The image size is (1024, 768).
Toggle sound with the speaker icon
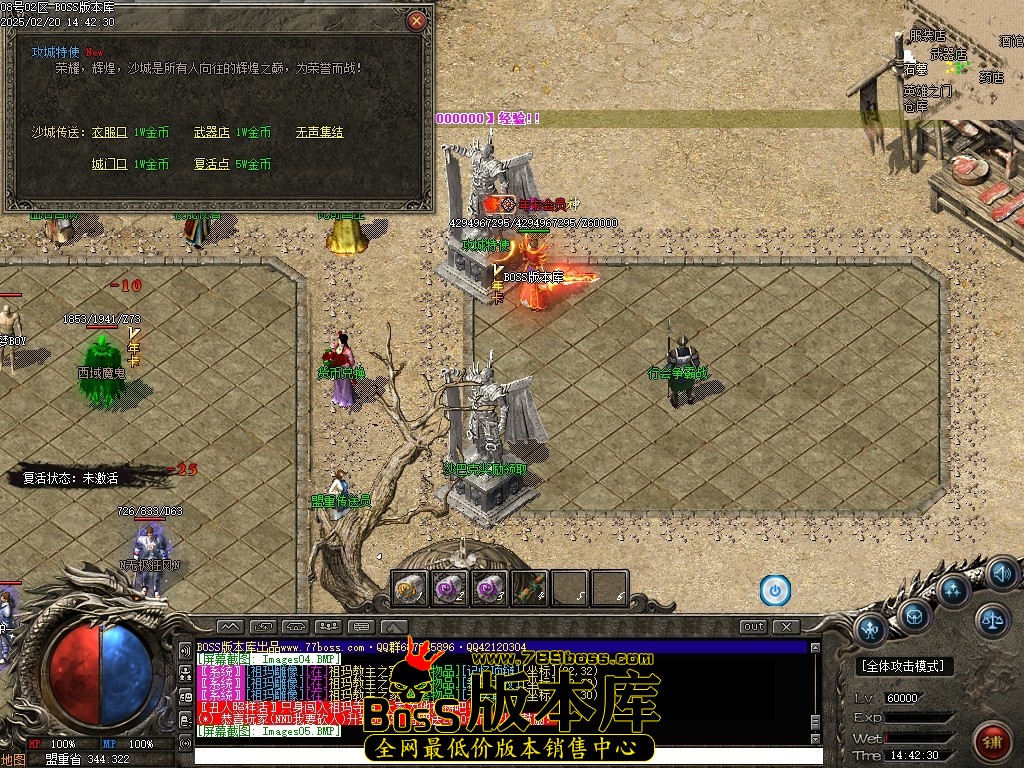[x=1002, y=573]
